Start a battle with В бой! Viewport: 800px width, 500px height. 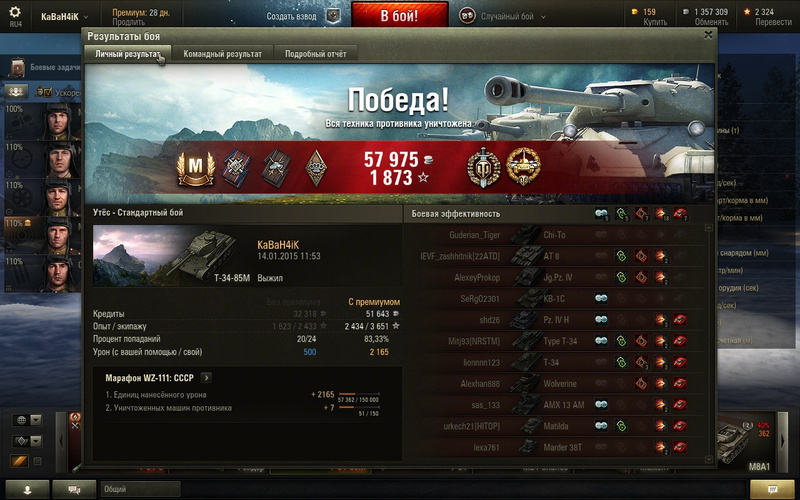(x=399, y=15)
